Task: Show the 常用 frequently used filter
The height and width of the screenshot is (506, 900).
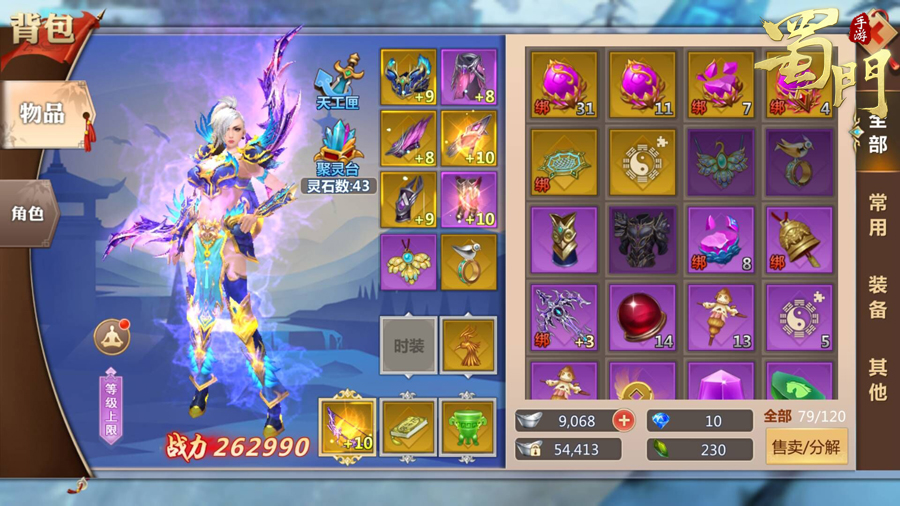Action: pos(876,214)
